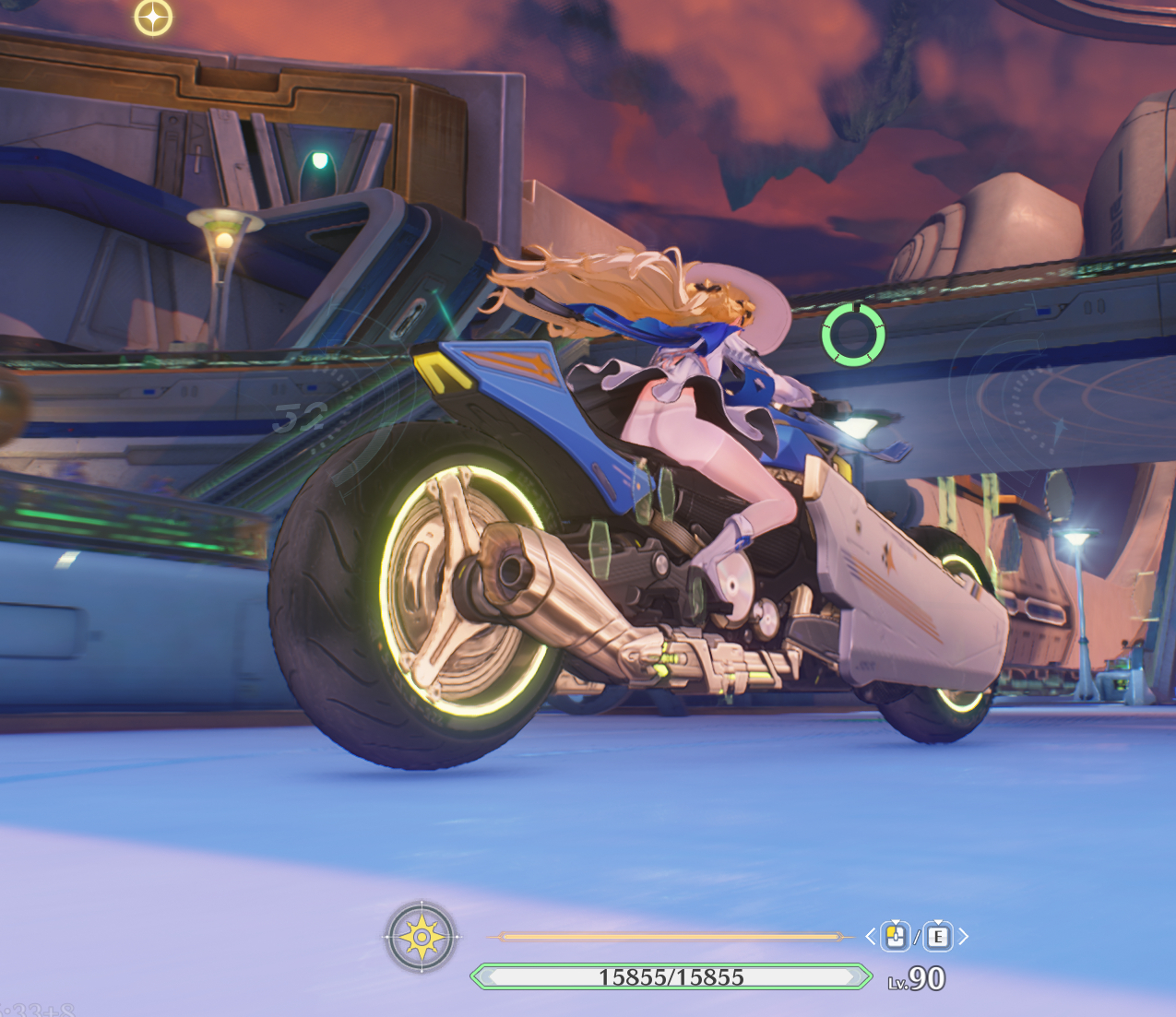1176x1017 pixels.
Task: Click the yellow compass star emblem icon
Action: pos(422,937)
